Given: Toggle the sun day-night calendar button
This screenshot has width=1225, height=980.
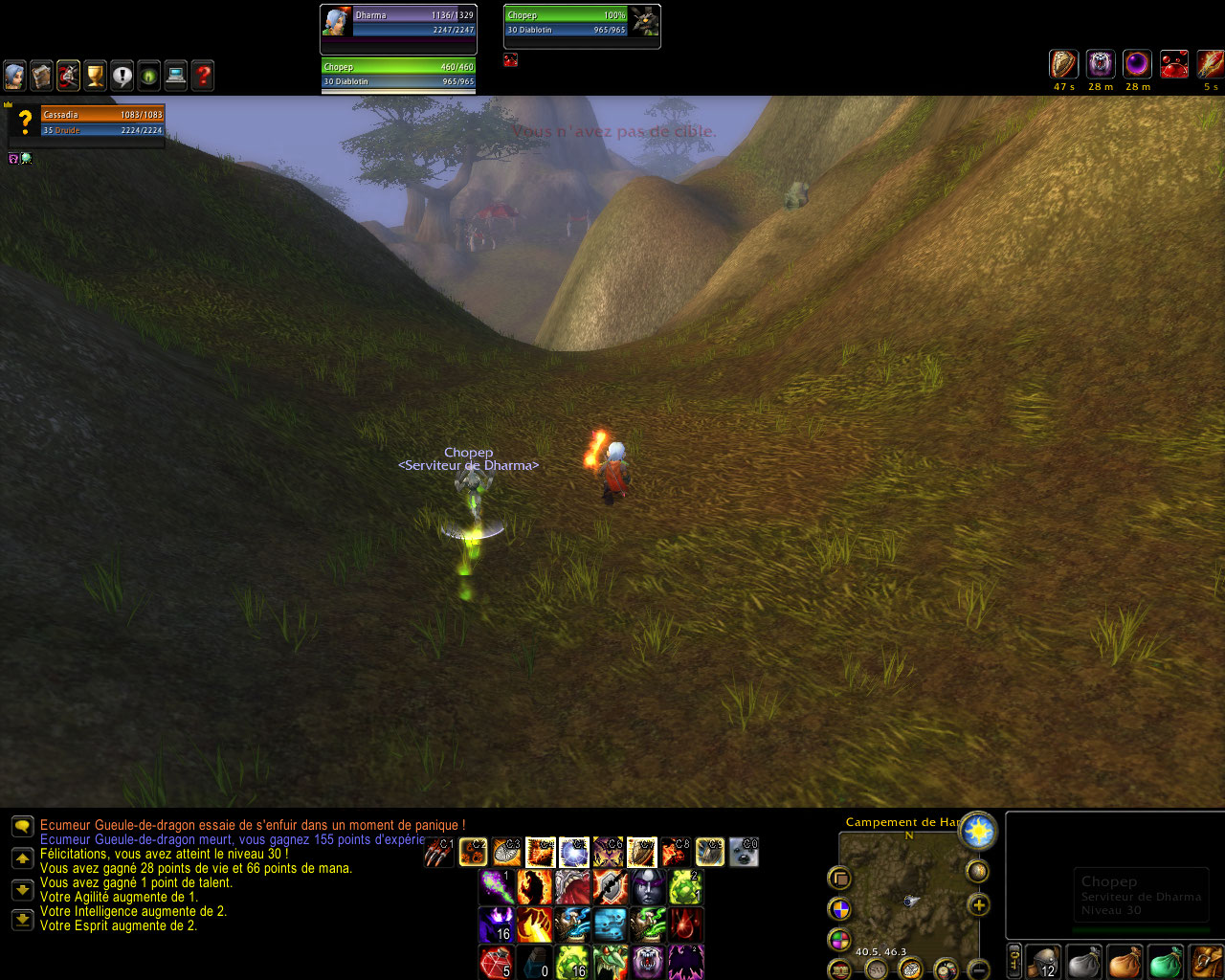Looking at the screenshot, I should coord(978,831).
